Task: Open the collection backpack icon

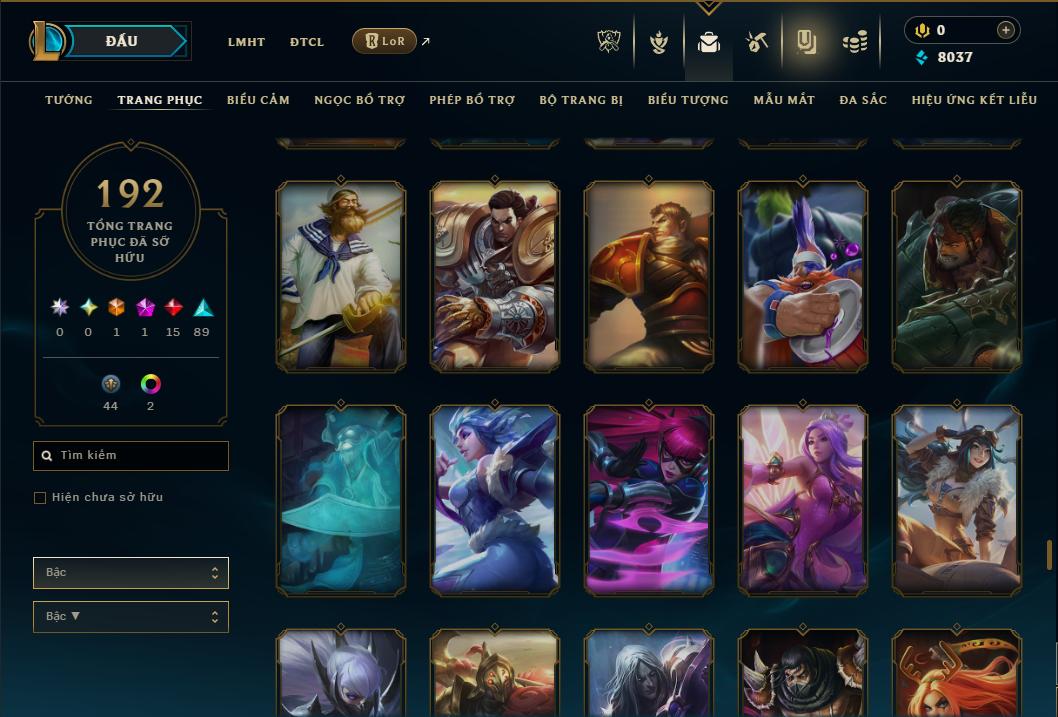Action: click(709, 42)
